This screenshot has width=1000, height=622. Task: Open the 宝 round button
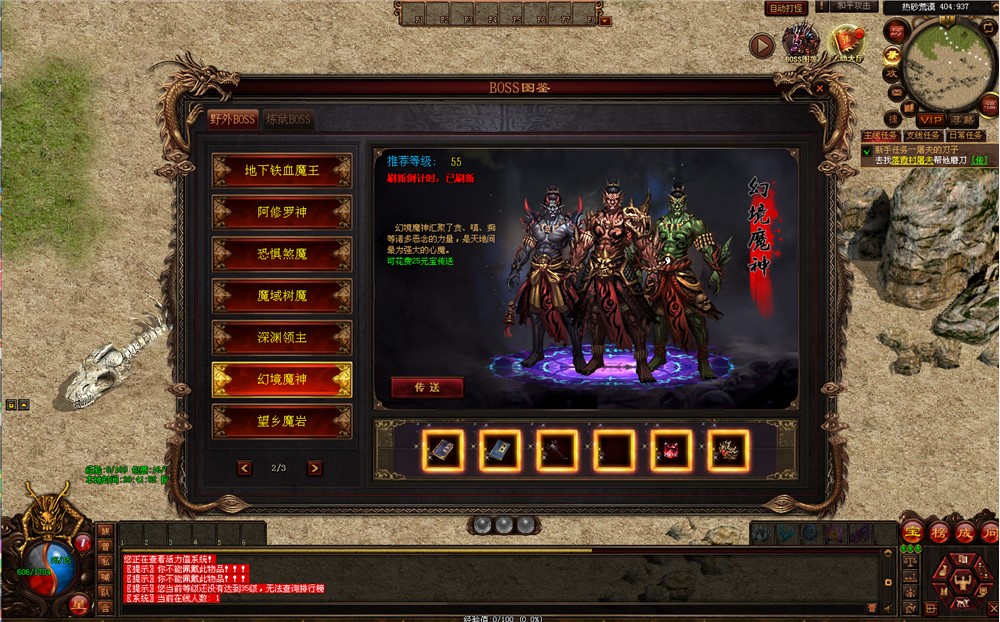(x=912, y=532)
